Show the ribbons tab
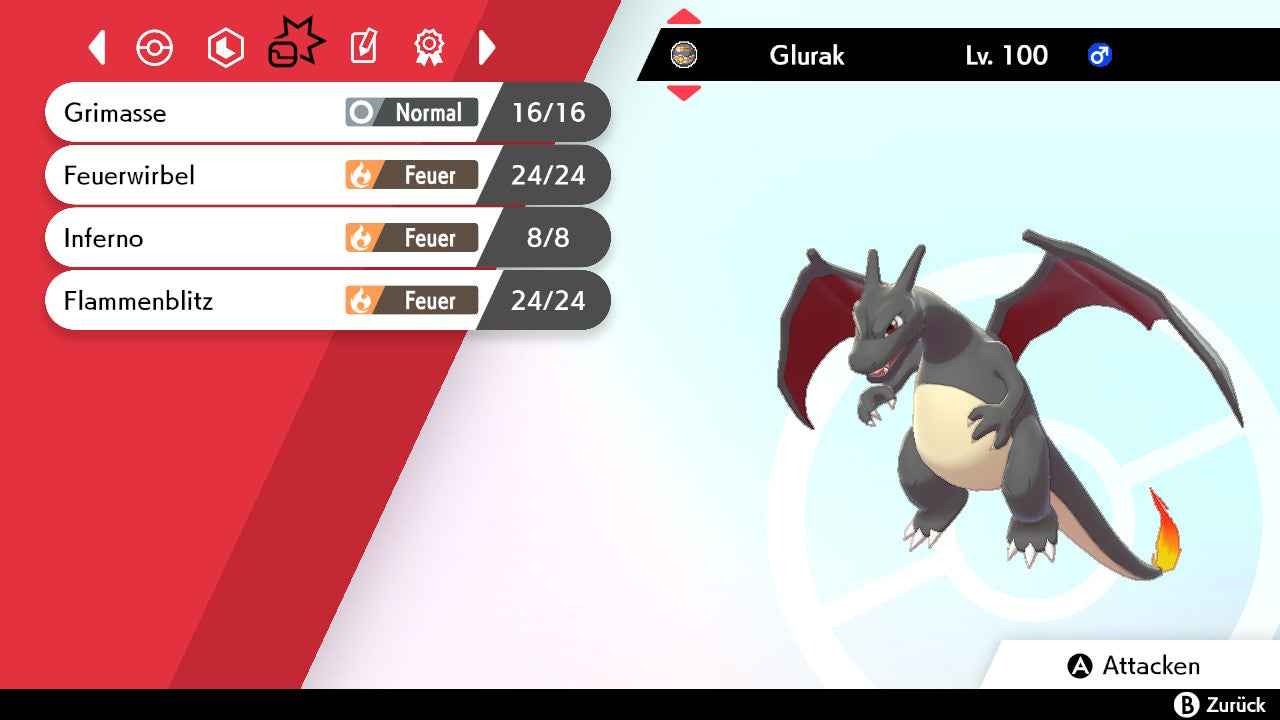Viewport: 1280px width, 720px height. [x=429, y=47]
